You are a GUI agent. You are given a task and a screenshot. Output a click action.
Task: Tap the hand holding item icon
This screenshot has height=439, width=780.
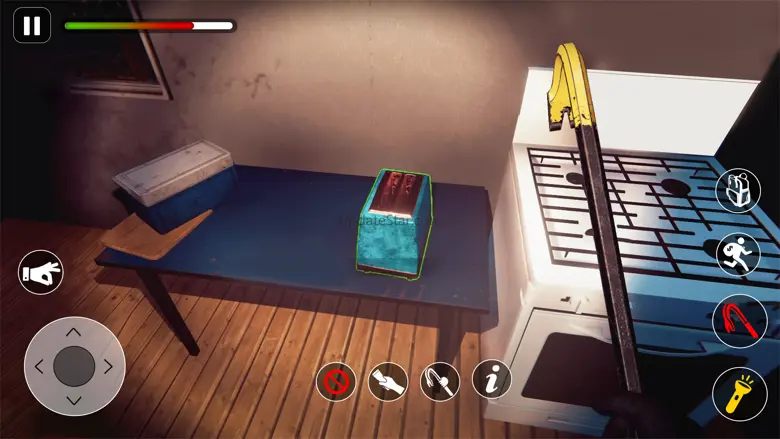tap(388, 381)
